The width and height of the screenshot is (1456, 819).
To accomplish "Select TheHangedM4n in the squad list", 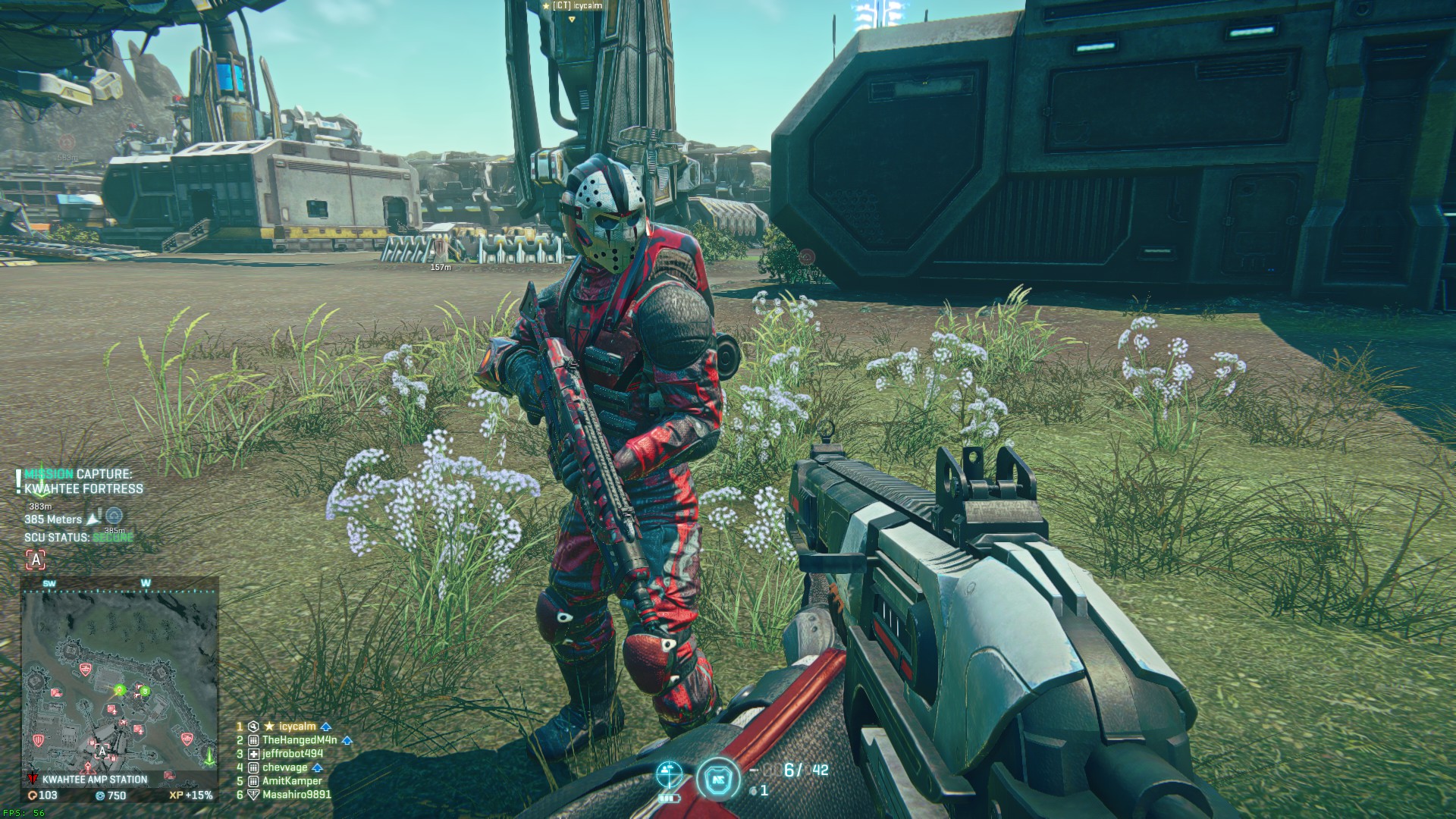I will click(299, 739).
